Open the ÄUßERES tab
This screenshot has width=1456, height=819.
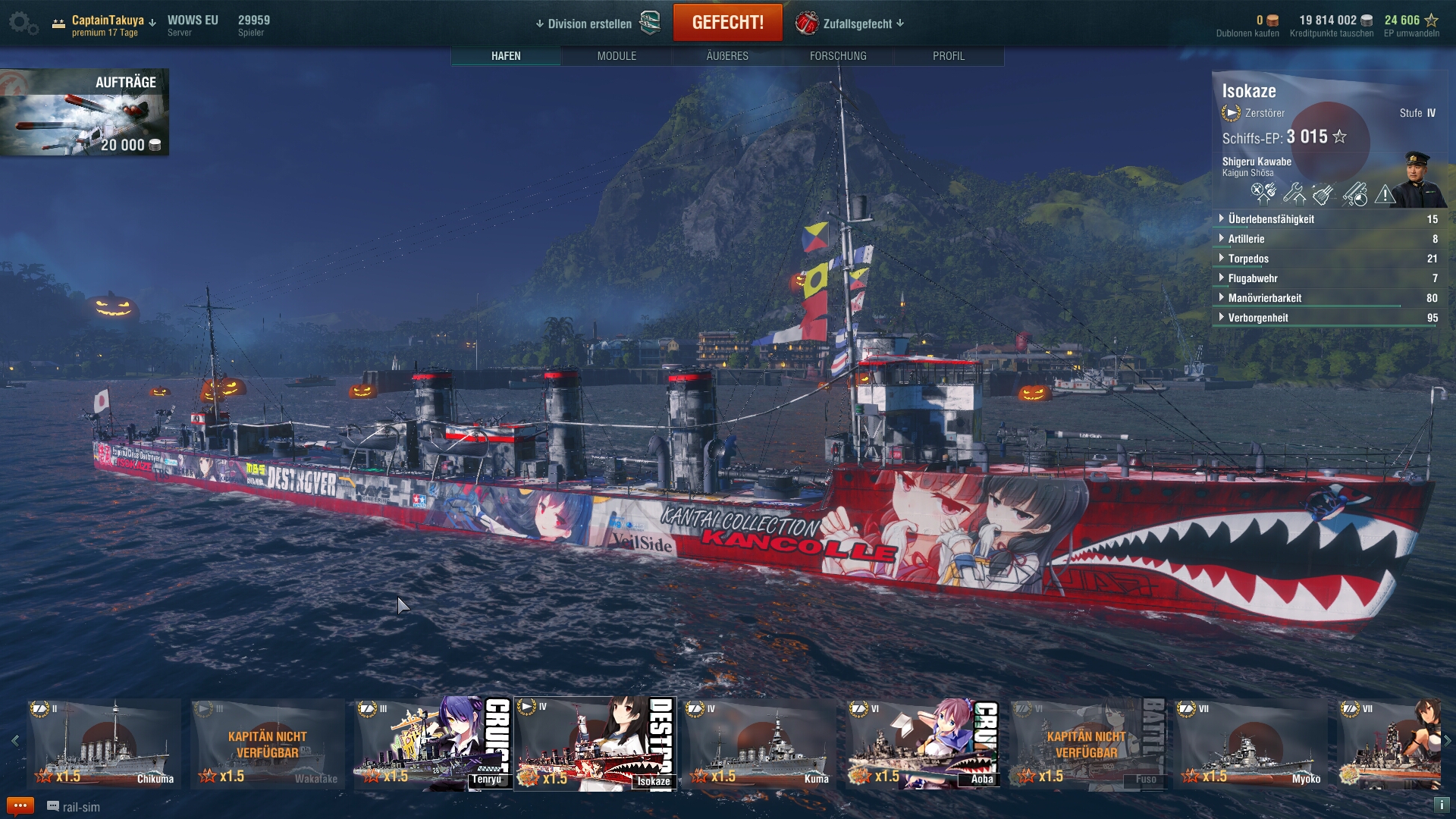727,56
